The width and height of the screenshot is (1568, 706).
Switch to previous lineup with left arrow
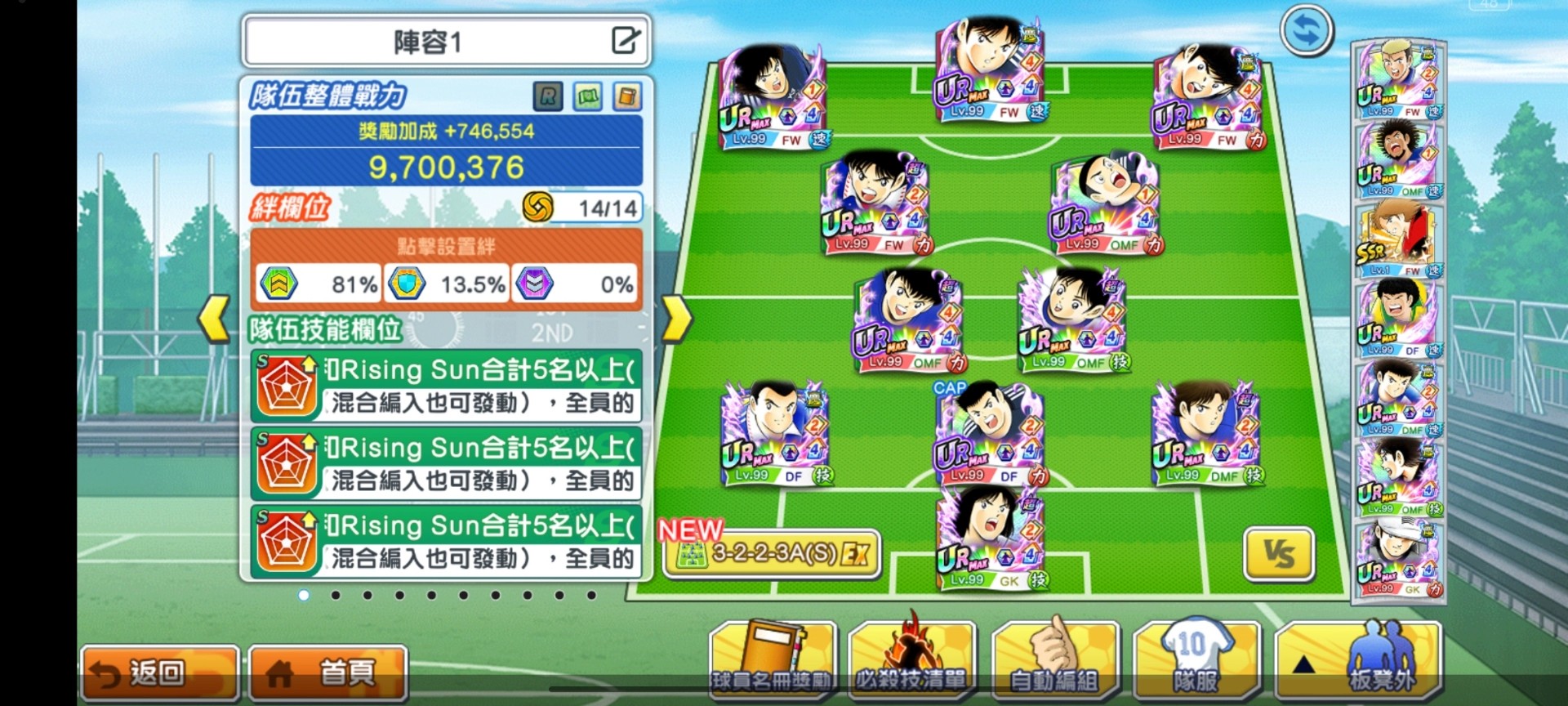tap(215, 318)
